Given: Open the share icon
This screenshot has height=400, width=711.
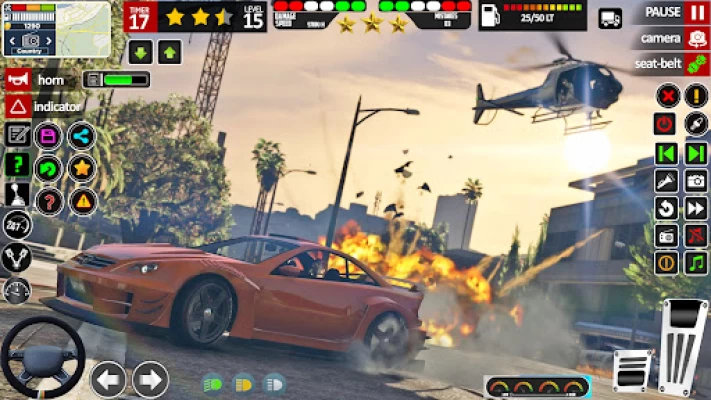Looking at the screenshot, I should tap(82, 135).
